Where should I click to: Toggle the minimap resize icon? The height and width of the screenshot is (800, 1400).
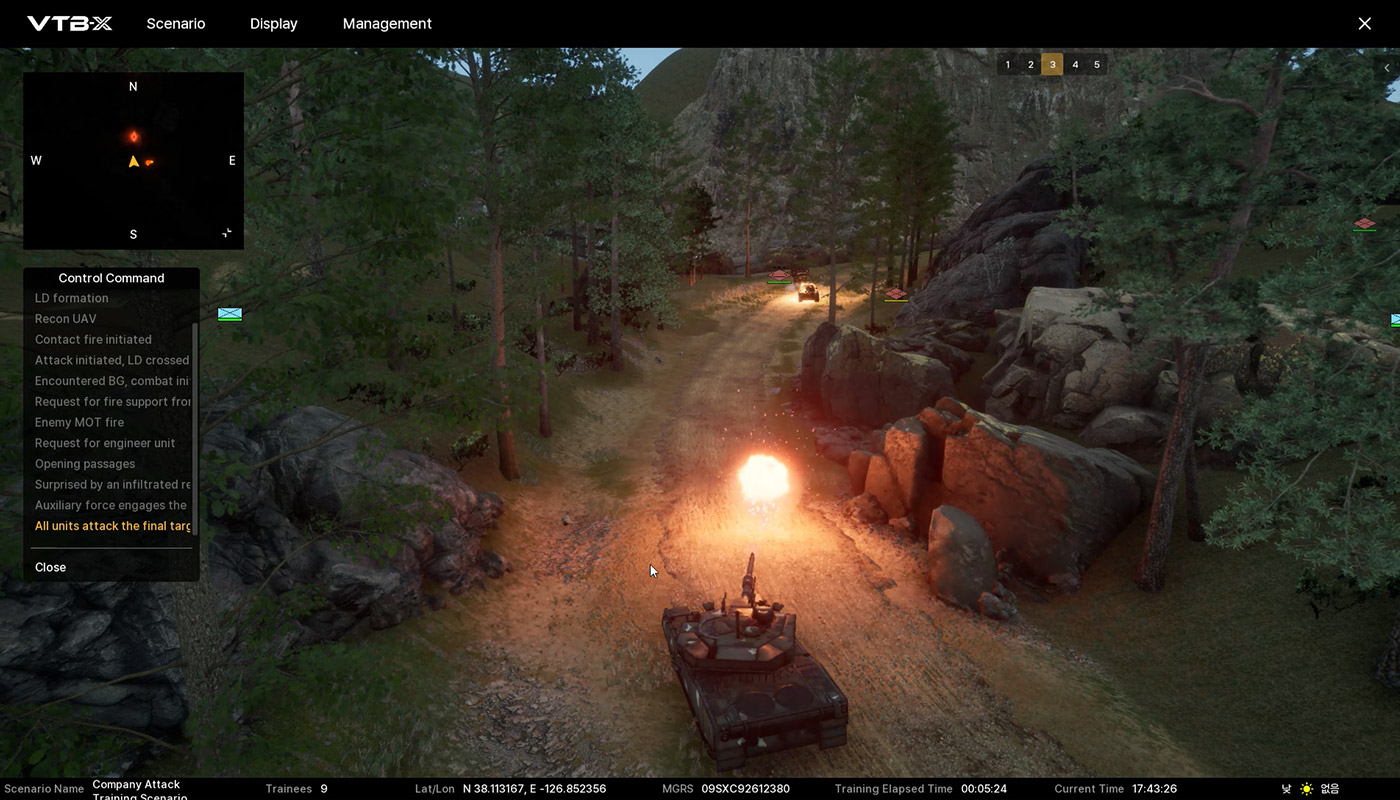point(227,233)
